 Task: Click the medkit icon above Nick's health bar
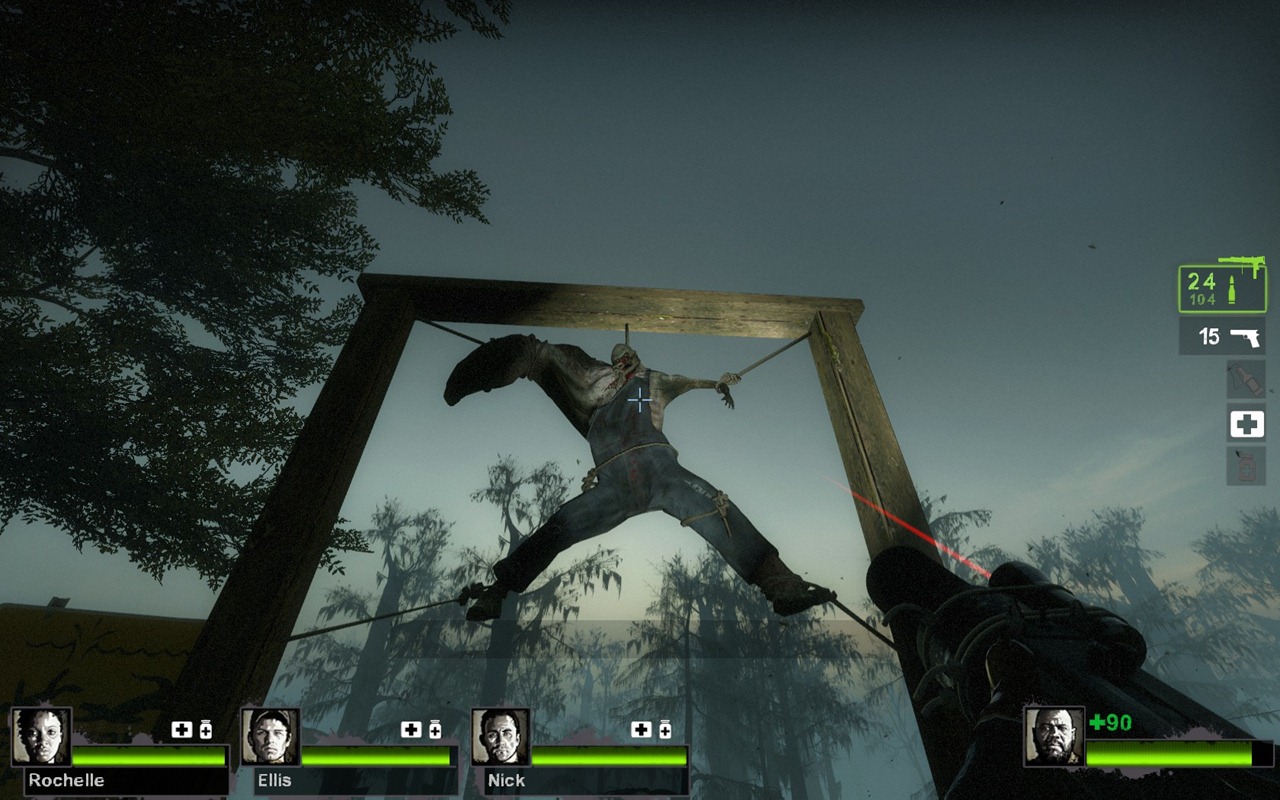(x=641, y=730)
